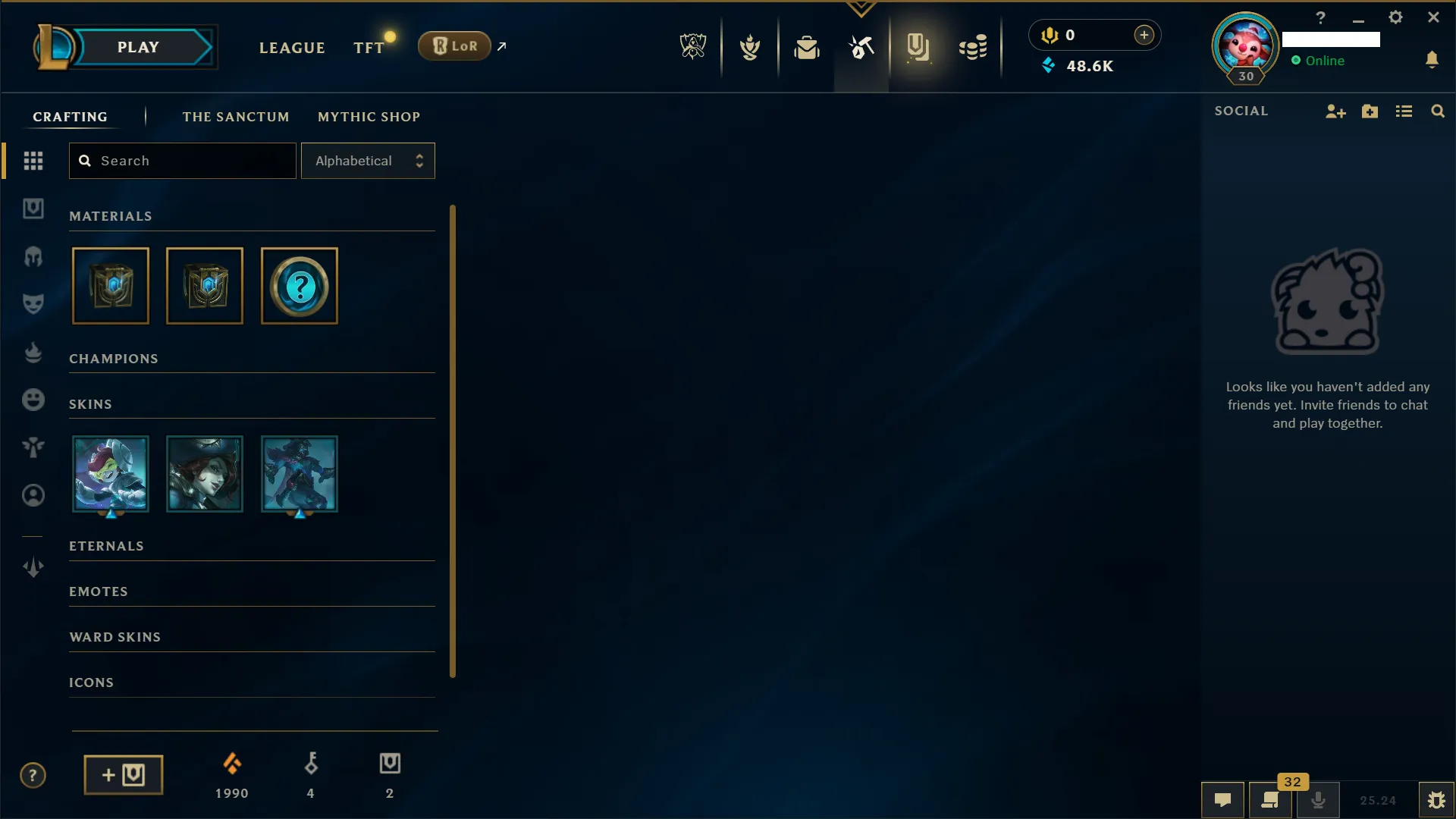This screenshot has height=819, width=1456.
Task: Open the Store coins icon
Action: tap(973, 47)
